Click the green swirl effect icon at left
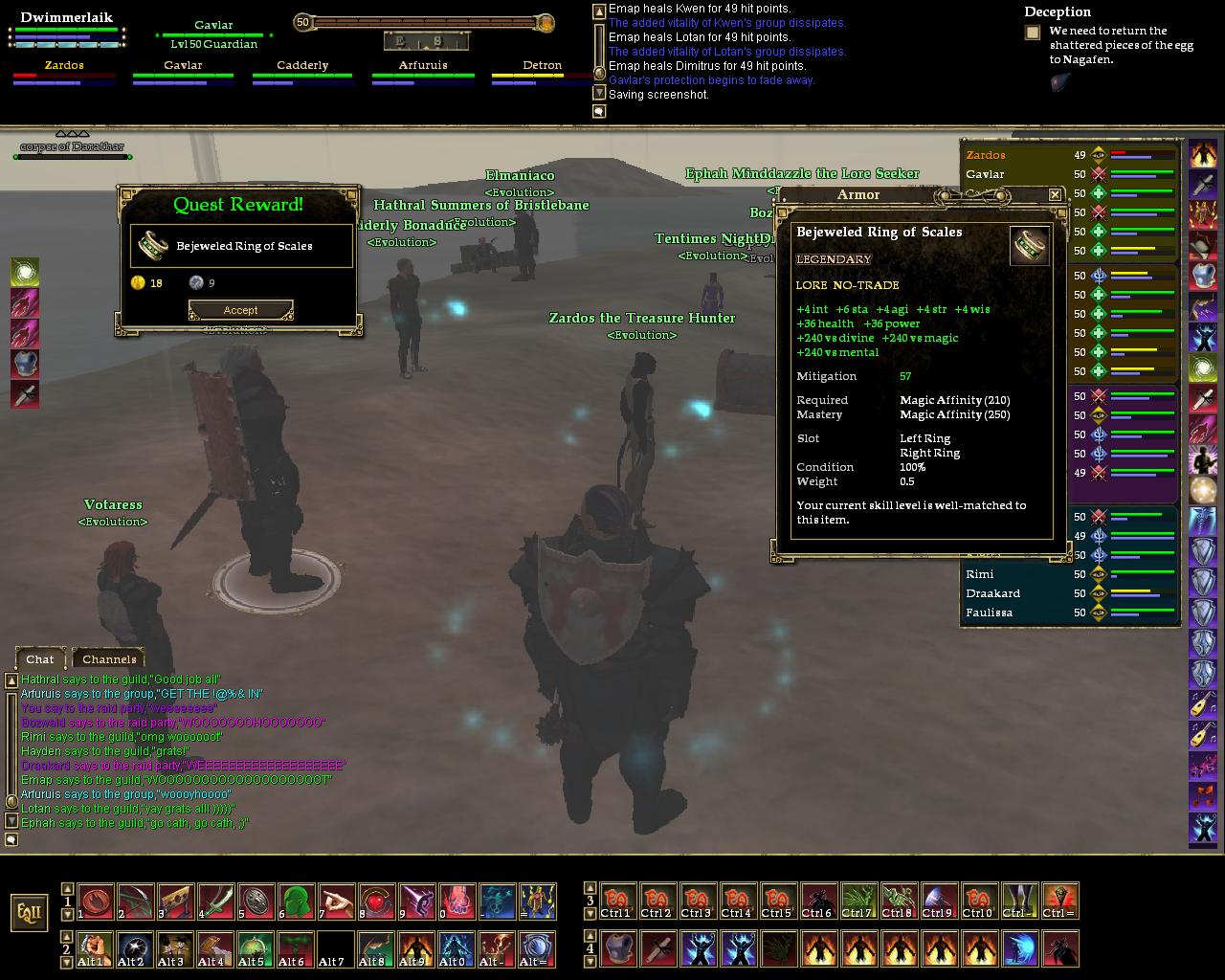This screenshot has width=1225, height=980. (25, 273)
